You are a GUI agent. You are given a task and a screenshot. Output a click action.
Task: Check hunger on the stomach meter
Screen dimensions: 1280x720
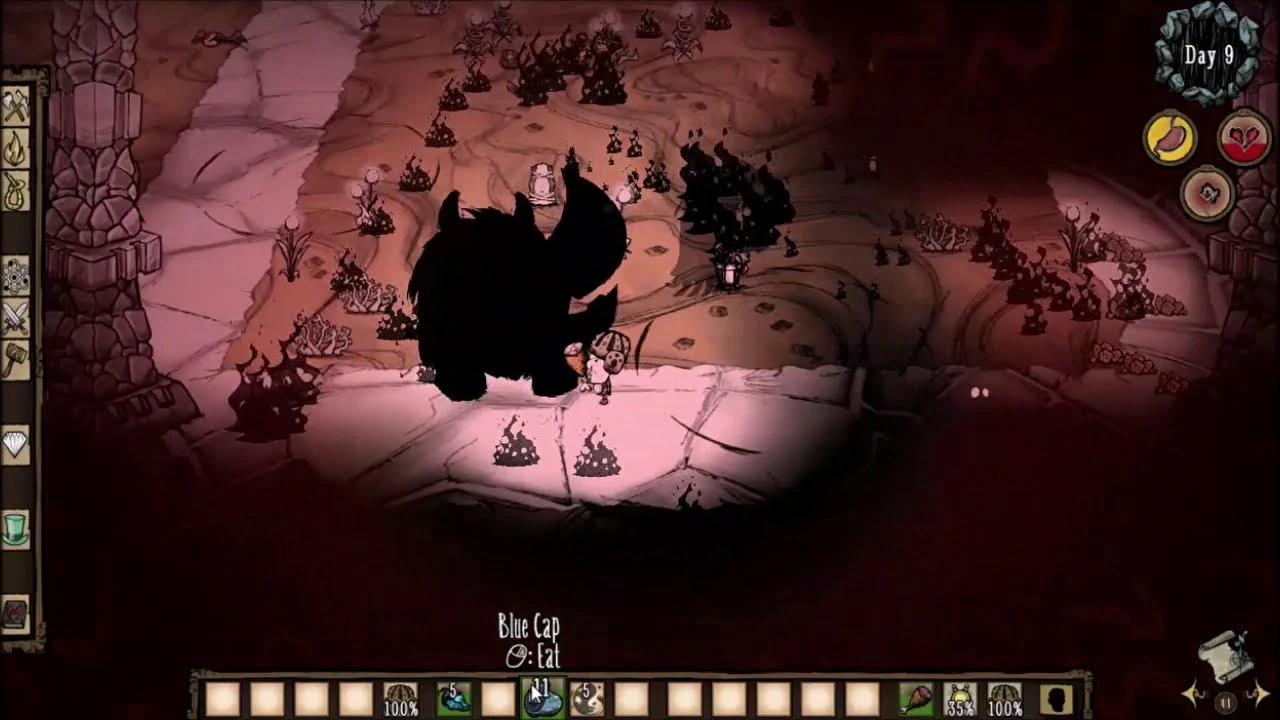[1170, 138]
